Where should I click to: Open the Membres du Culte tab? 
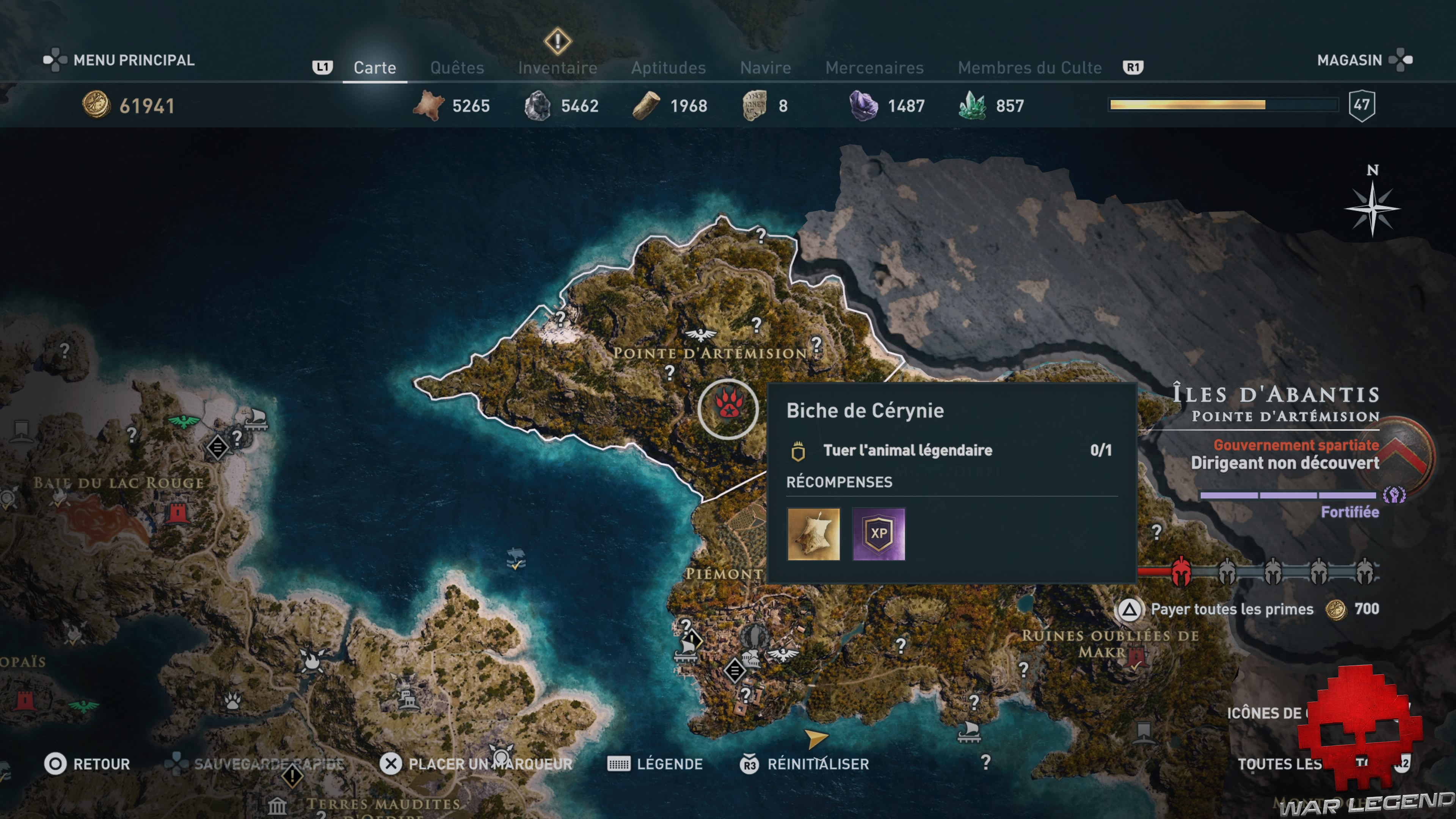pos(1029,67)
